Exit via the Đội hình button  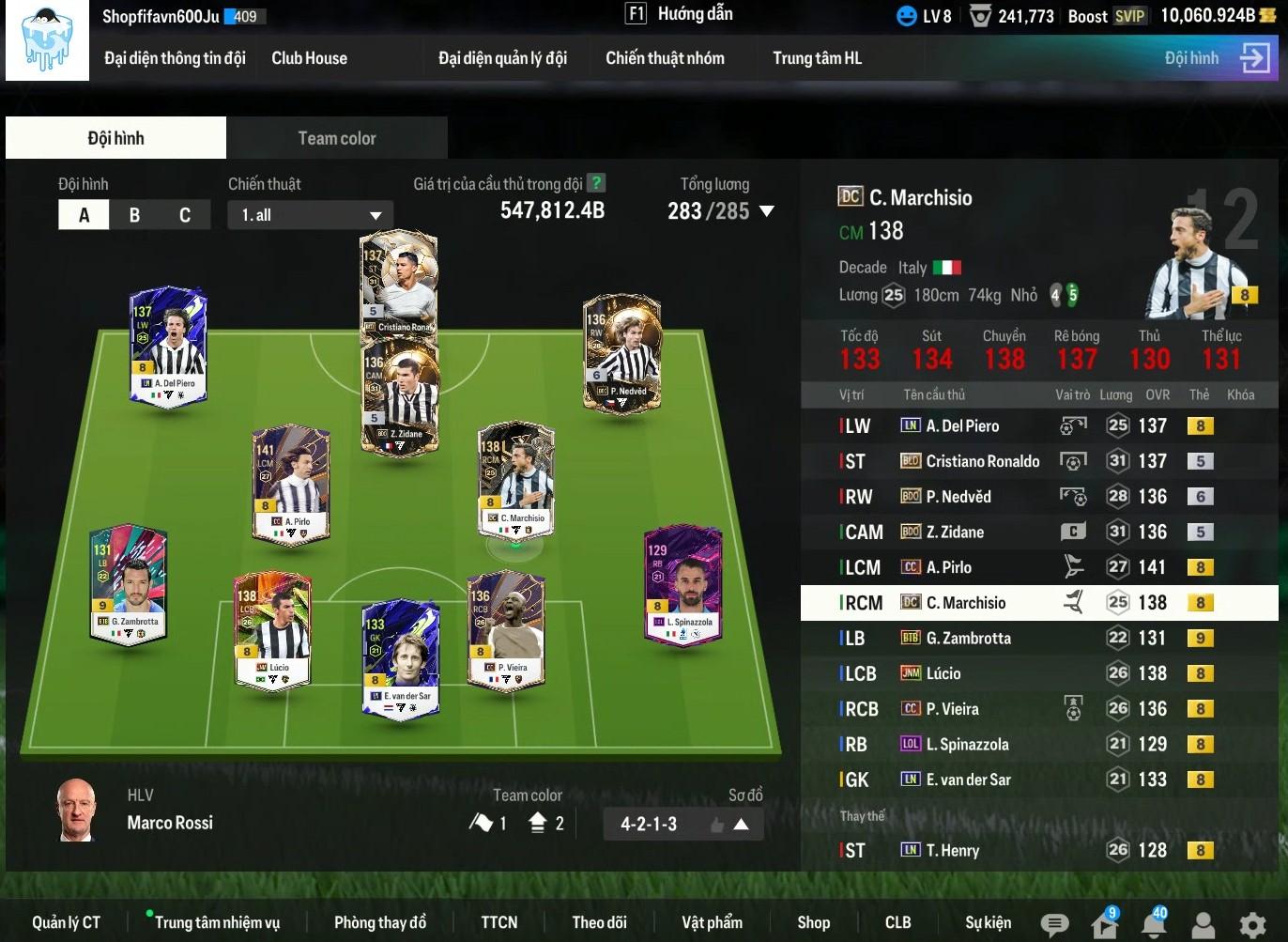(x=1217, y=58)
